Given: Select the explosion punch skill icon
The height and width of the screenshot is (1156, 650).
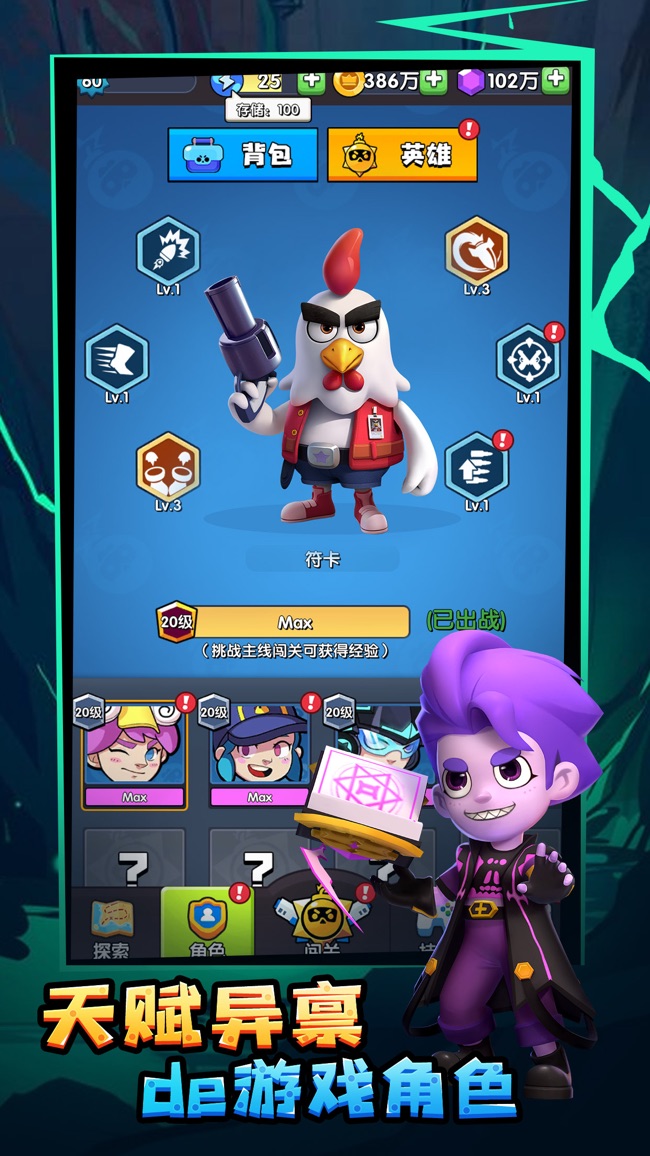Looking at the screenshot, I should (x=168, y=250).
